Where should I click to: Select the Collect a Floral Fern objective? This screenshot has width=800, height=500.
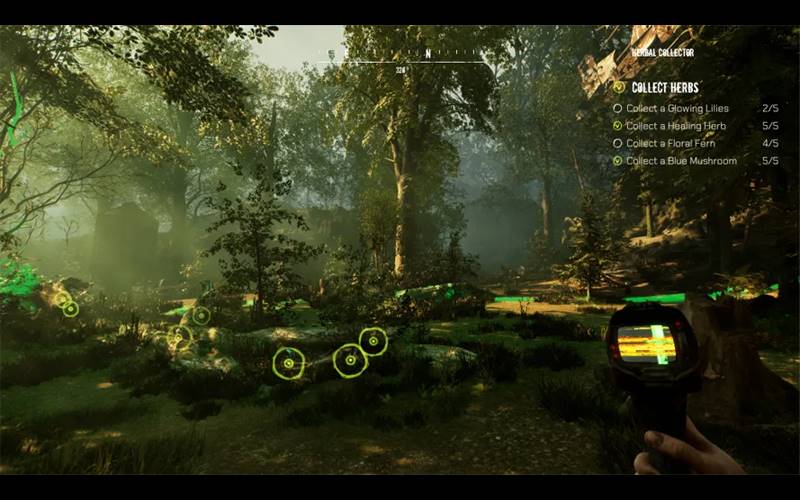pos(673,143)
